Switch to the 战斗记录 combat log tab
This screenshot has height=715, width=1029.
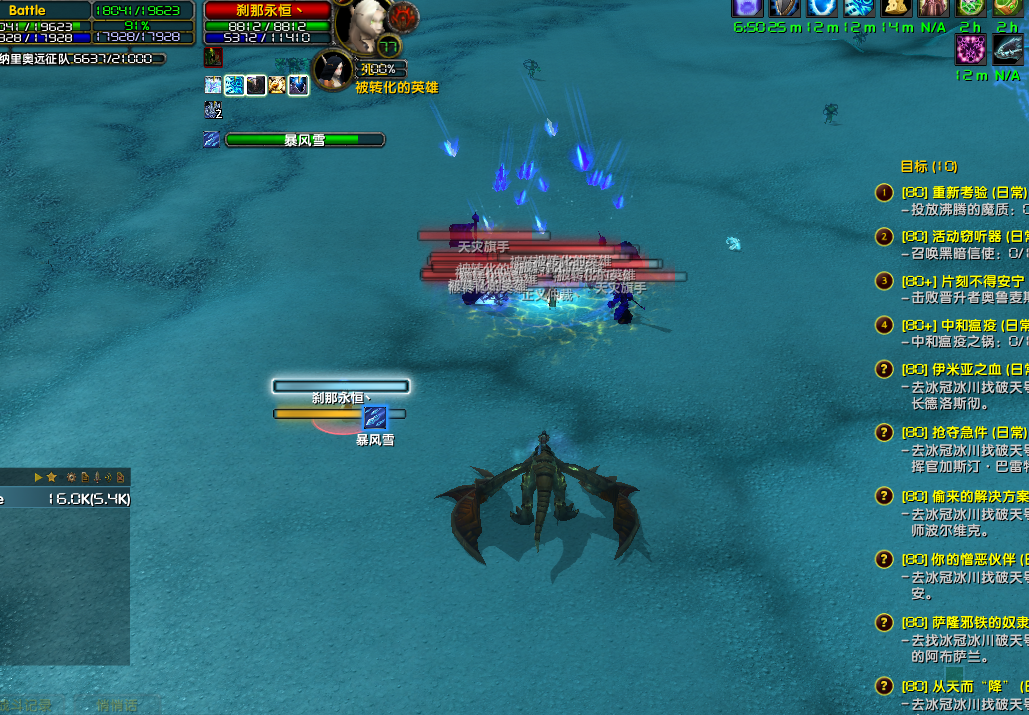28,706
